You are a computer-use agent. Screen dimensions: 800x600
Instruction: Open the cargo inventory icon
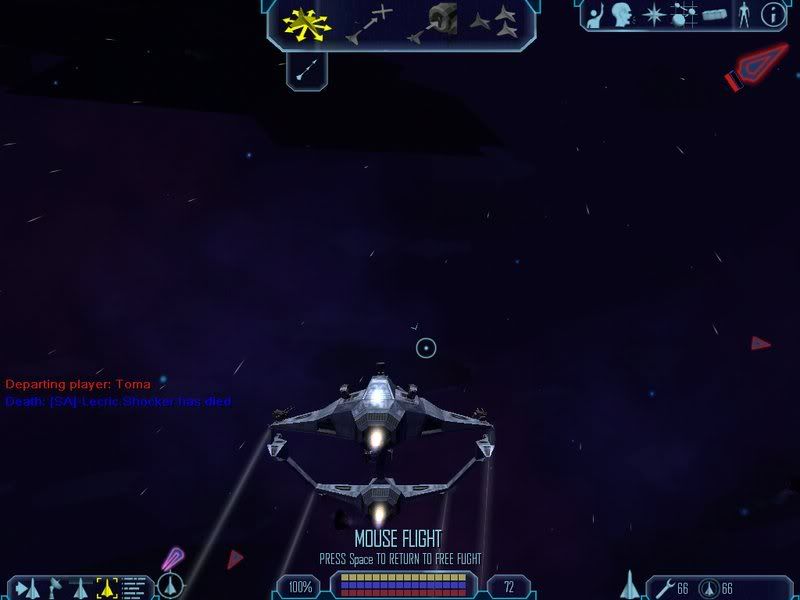[712, 14]
